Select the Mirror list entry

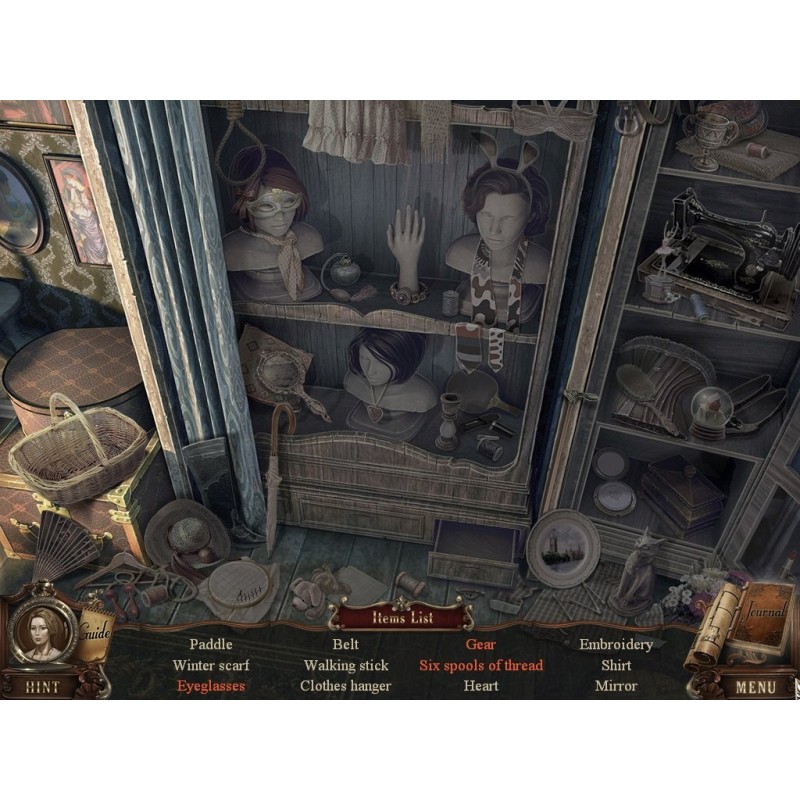point(616,686)
